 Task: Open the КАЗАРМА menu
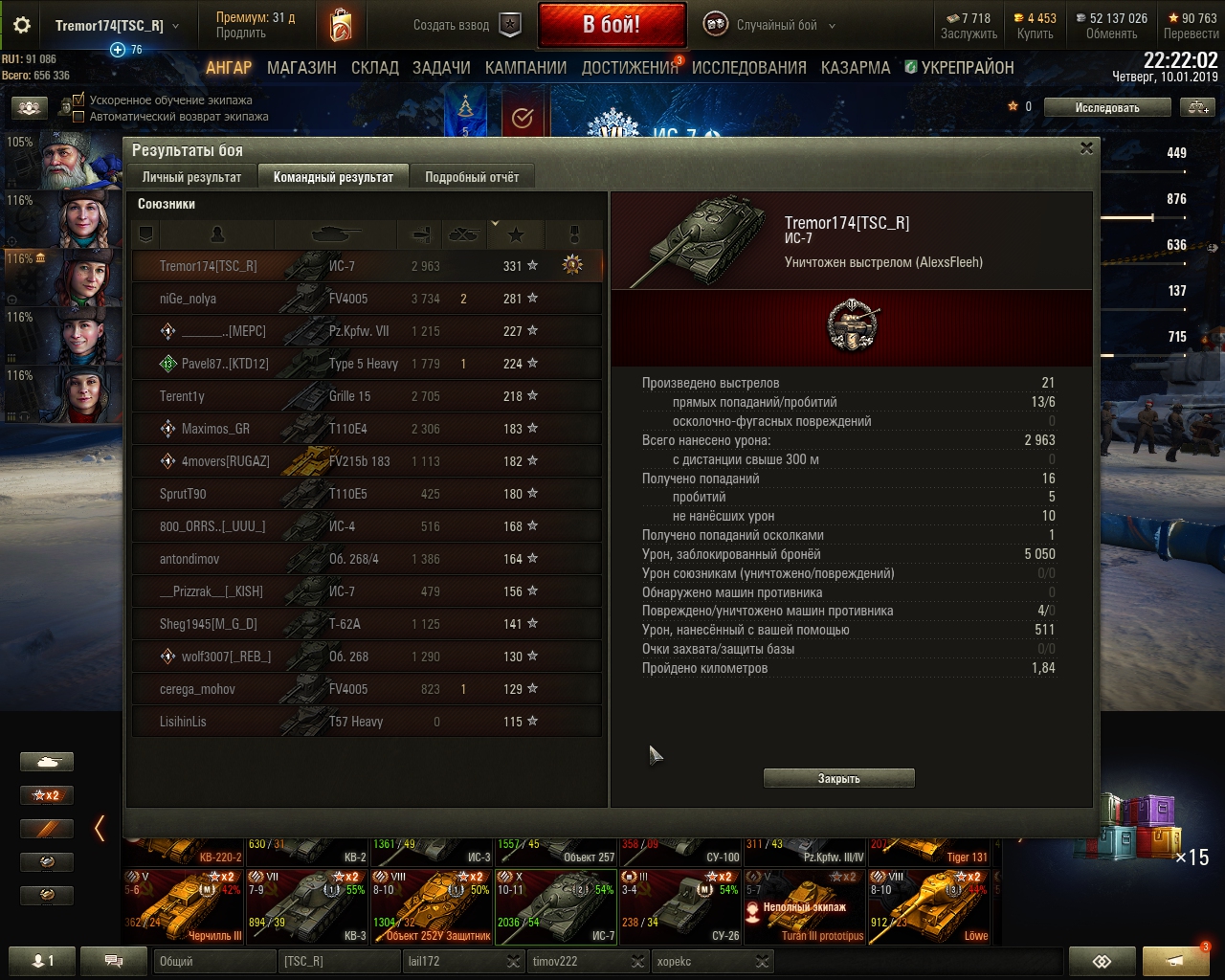(856, 68)
